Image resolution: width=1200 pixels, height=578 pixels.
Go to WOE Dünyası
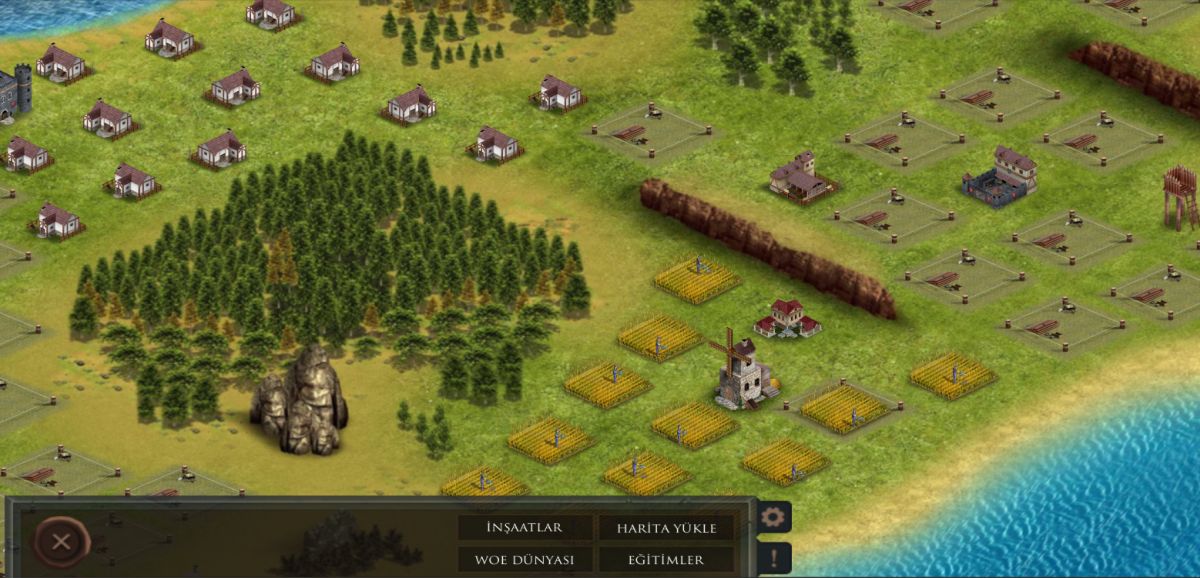524,560
